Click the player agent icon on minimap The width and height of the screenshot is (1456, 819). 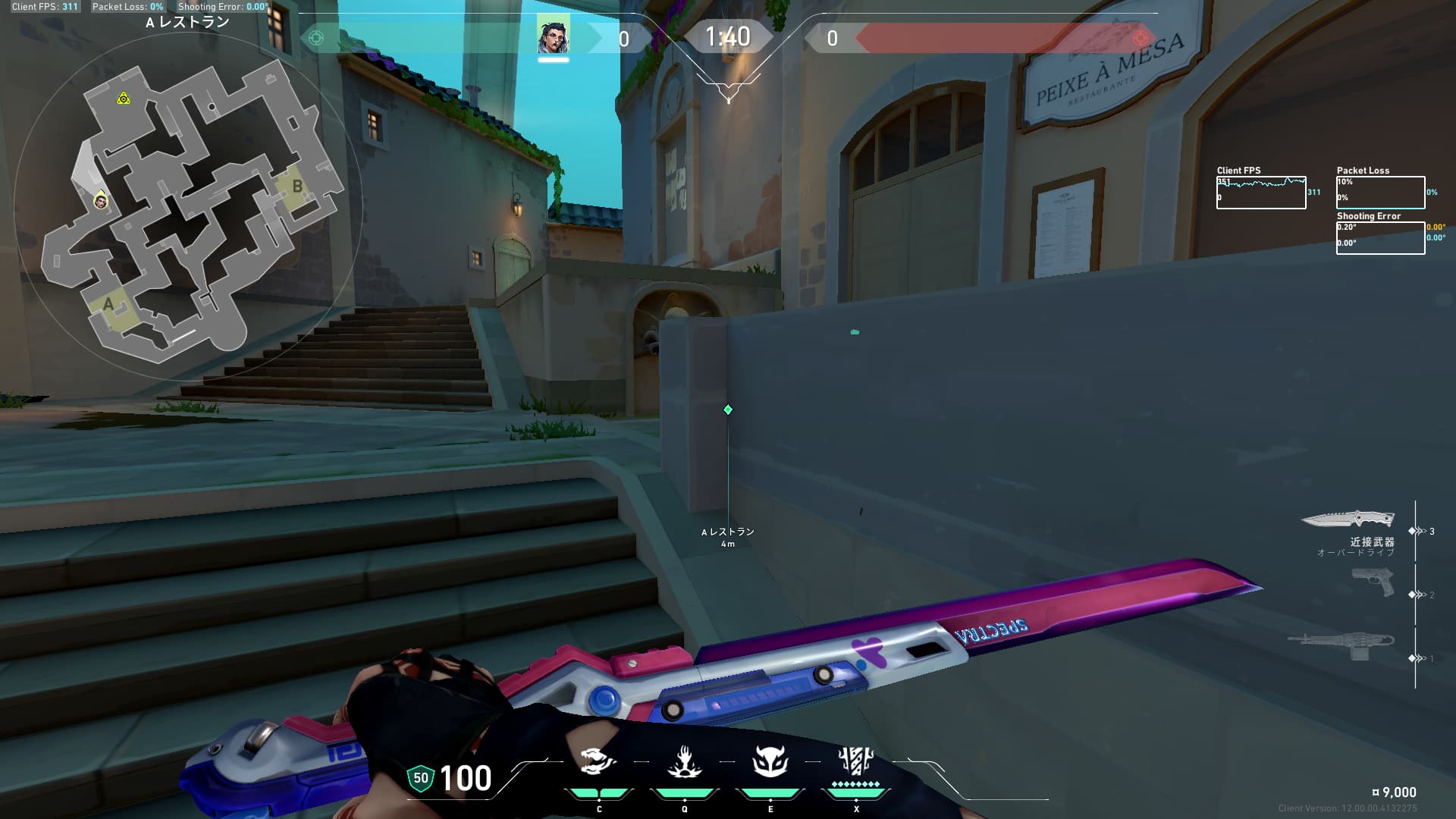(x=100, y=201)
